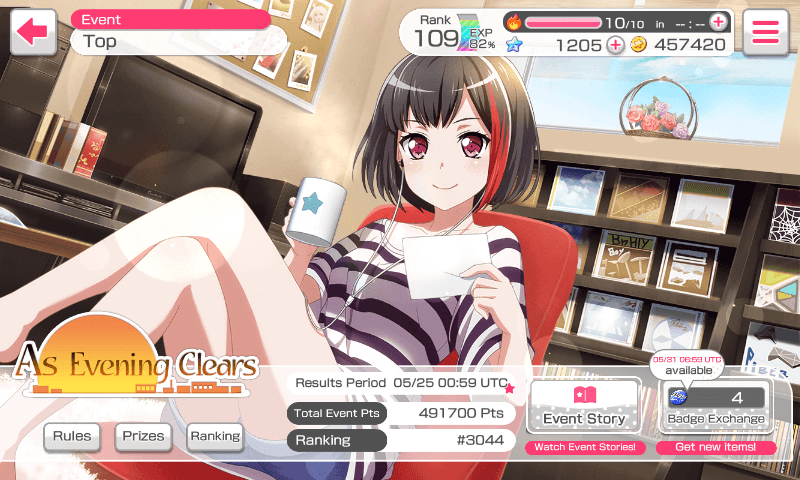Open the Event Story
The height and width of the screenshot is (480, 800).
(584, 406)
